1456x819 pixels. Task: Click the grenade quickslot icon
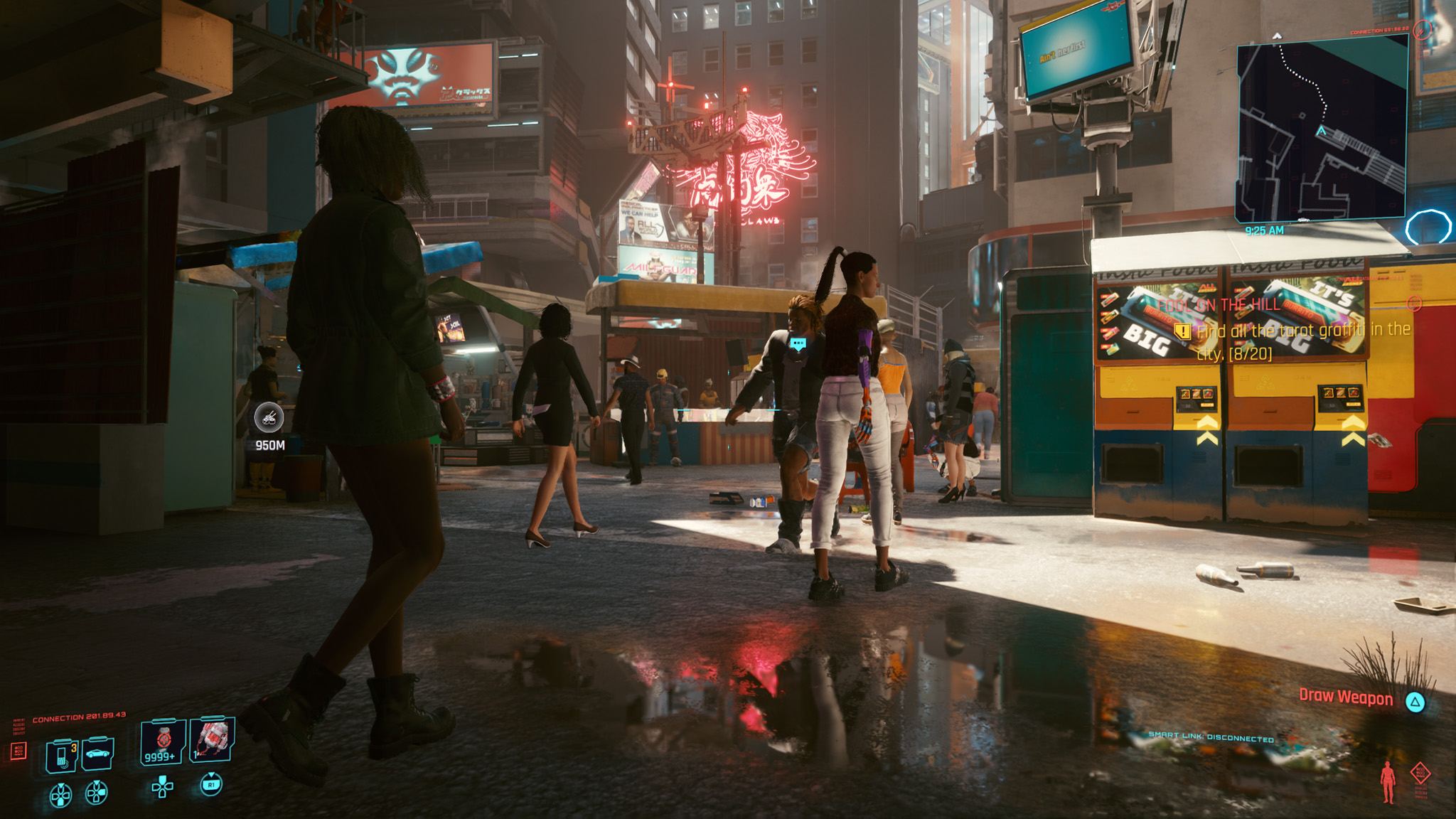click(x=214, y=740)
